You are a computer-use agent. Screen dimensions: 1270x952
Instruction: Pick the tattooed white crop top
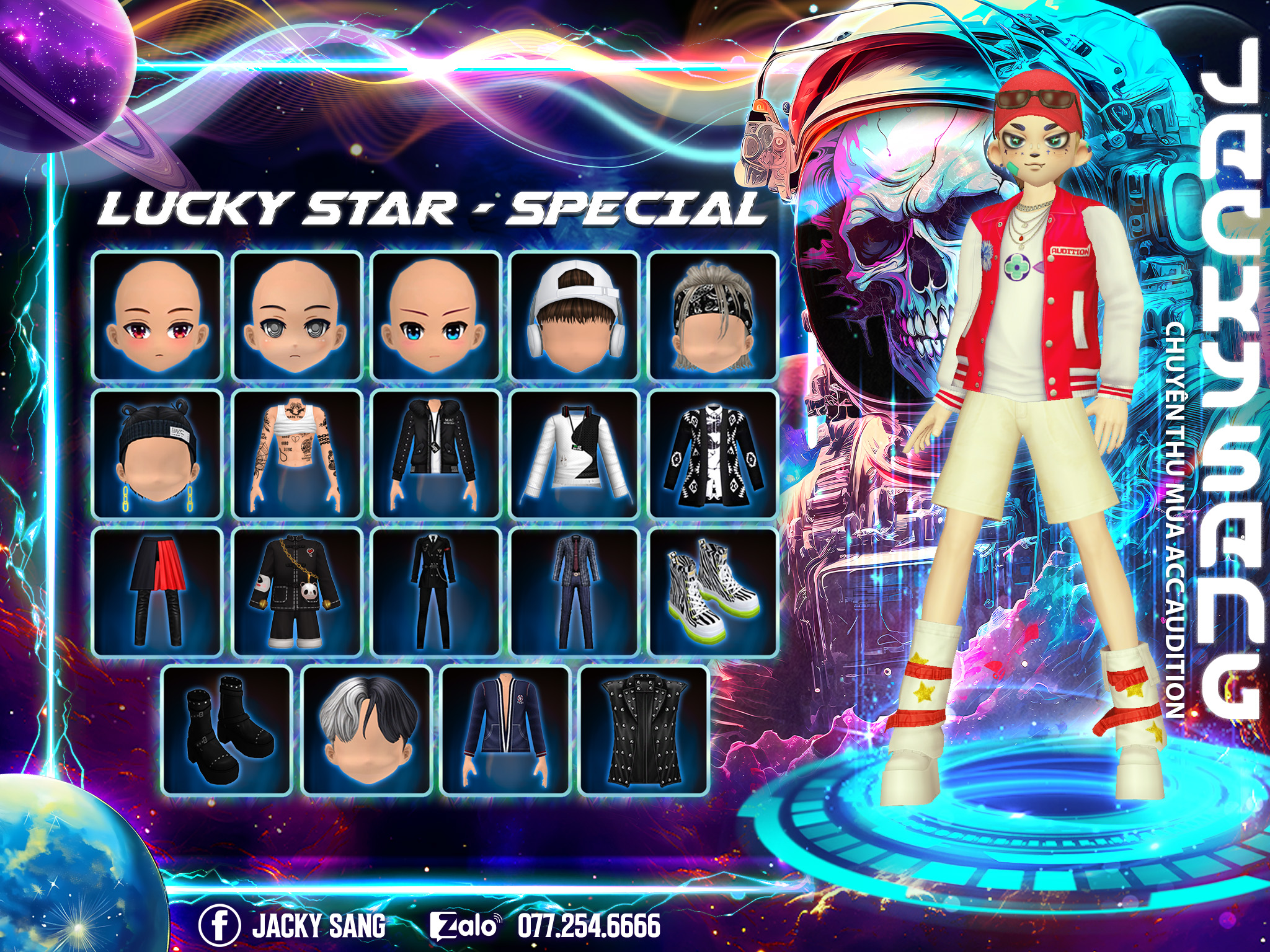pyautogui.click(x=297, y=454)
